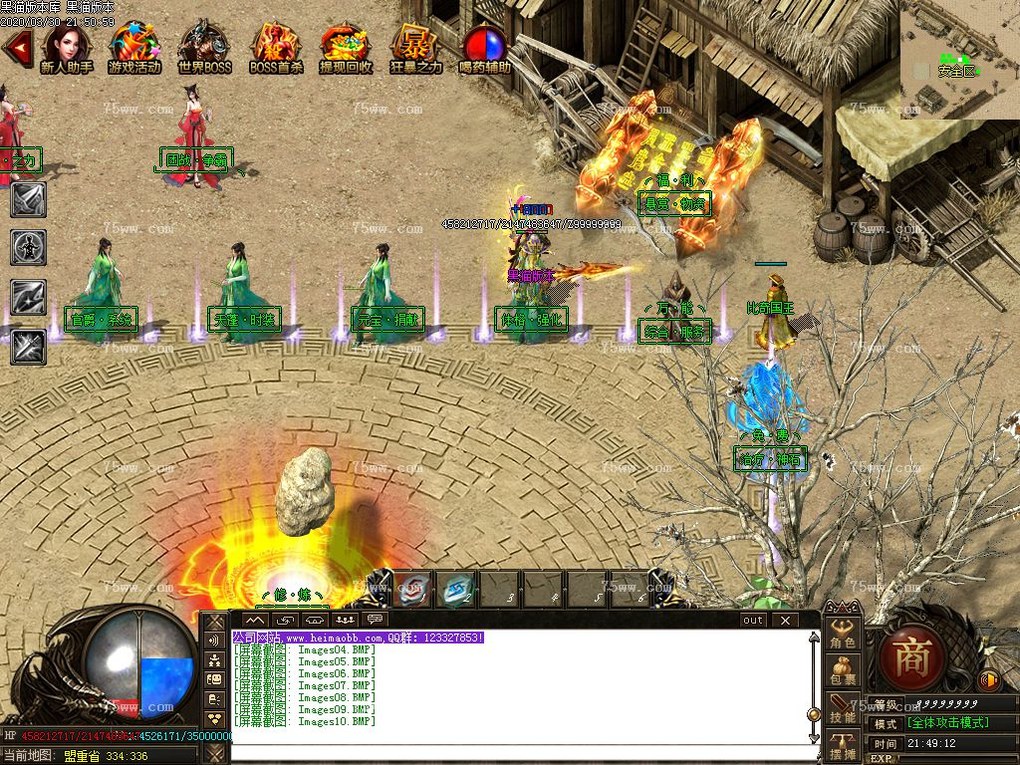Select the BOSS首杀 icon
The height and width of the screenshot is (765, 1020).
(275, 46)
